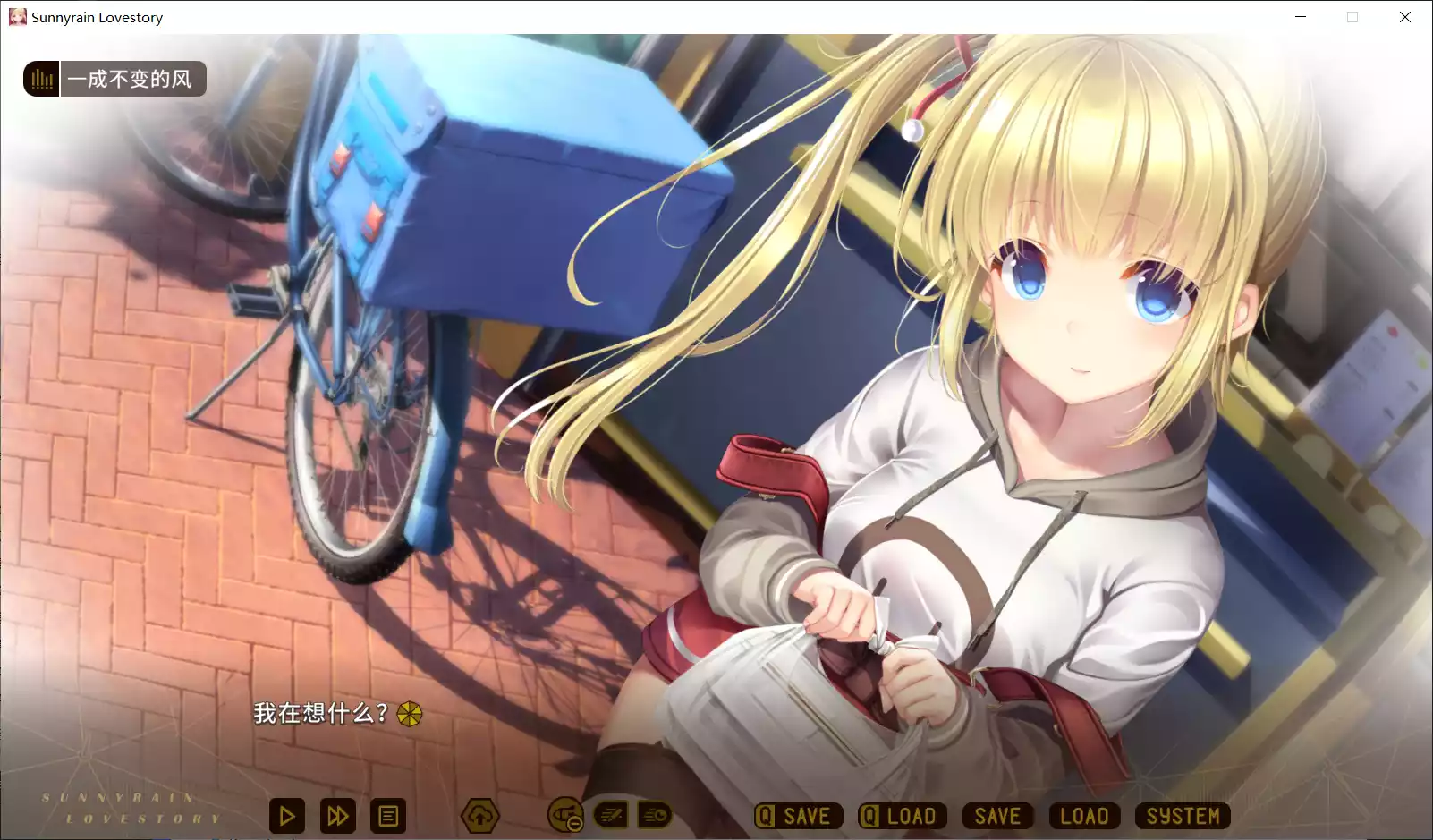Enable auto-play mode with the play icon
This screenshot has width=1433, height=840.
point(286,816)
